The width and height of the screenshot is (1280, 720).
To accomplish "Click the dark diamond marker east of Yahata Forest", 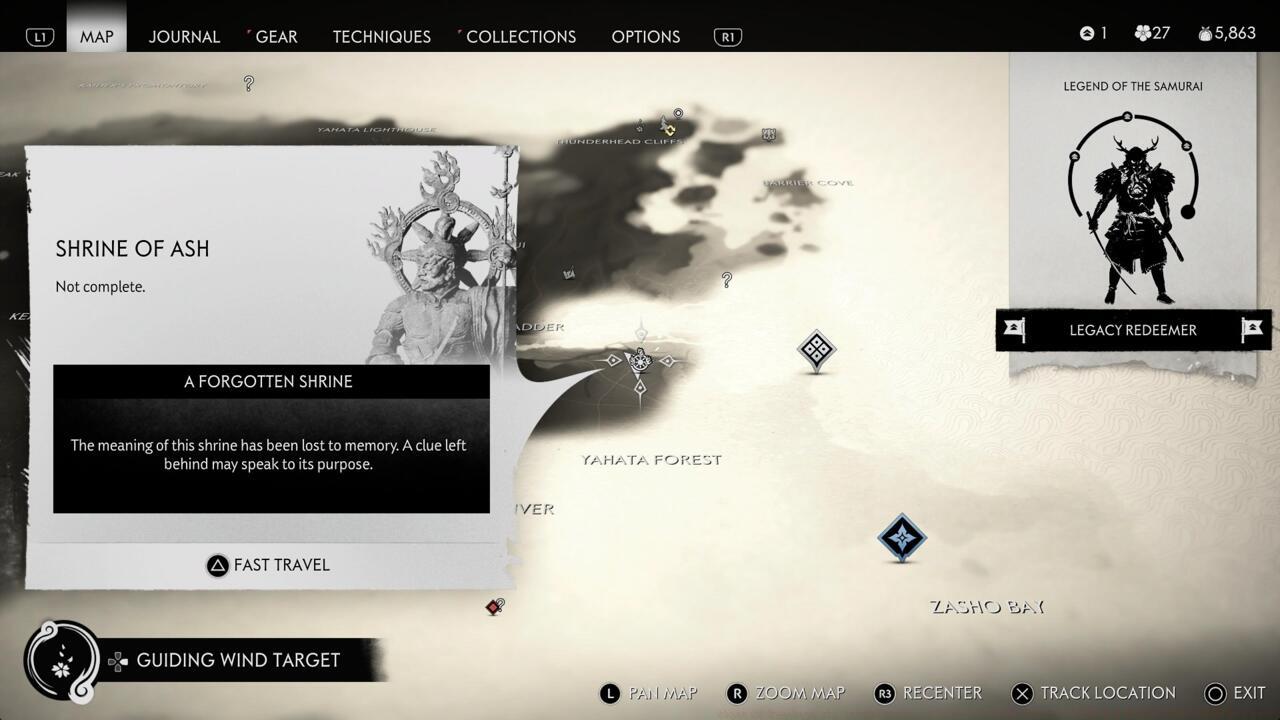I will pos(817,352).
